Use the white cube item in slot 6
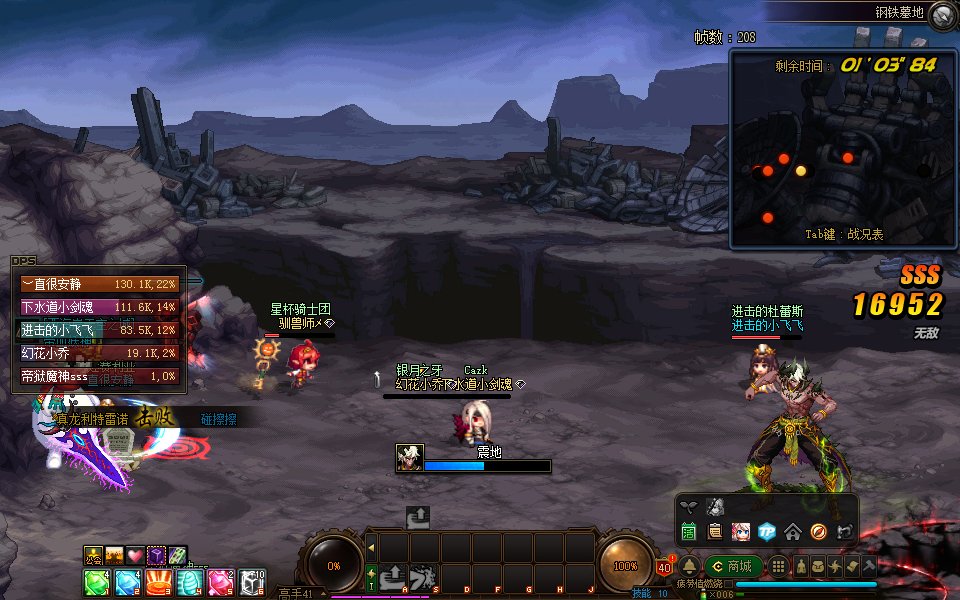This screenshot has width=960, height=600. point(251,582)
